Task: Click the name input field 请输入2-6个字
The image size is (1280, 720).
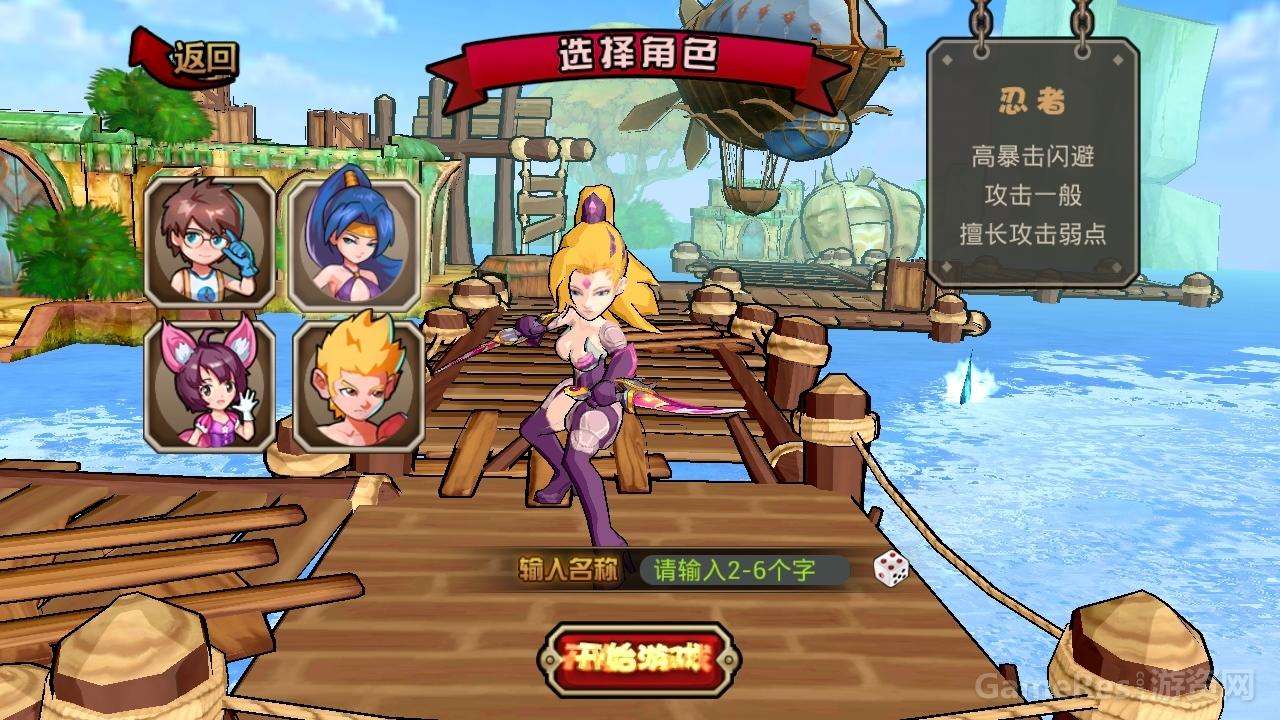Action: [742, 571]
